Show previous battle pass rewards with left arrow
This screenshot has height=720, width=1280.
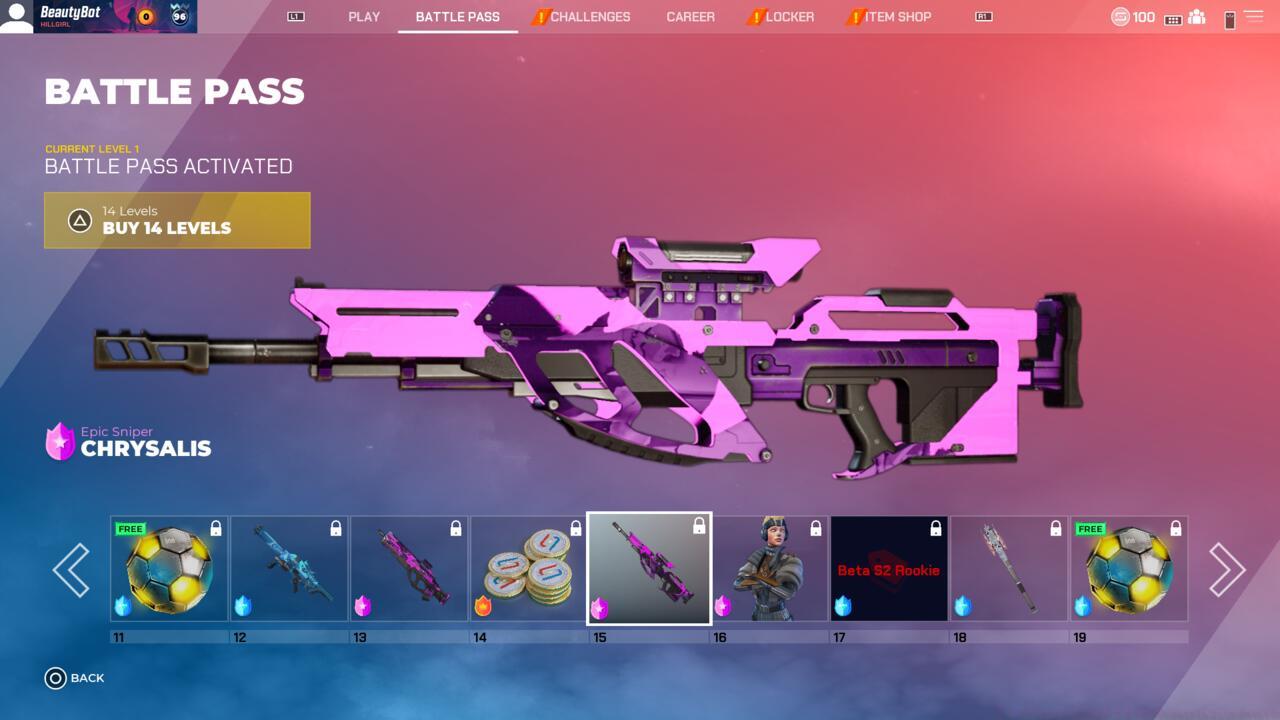[x=71, y=570]
